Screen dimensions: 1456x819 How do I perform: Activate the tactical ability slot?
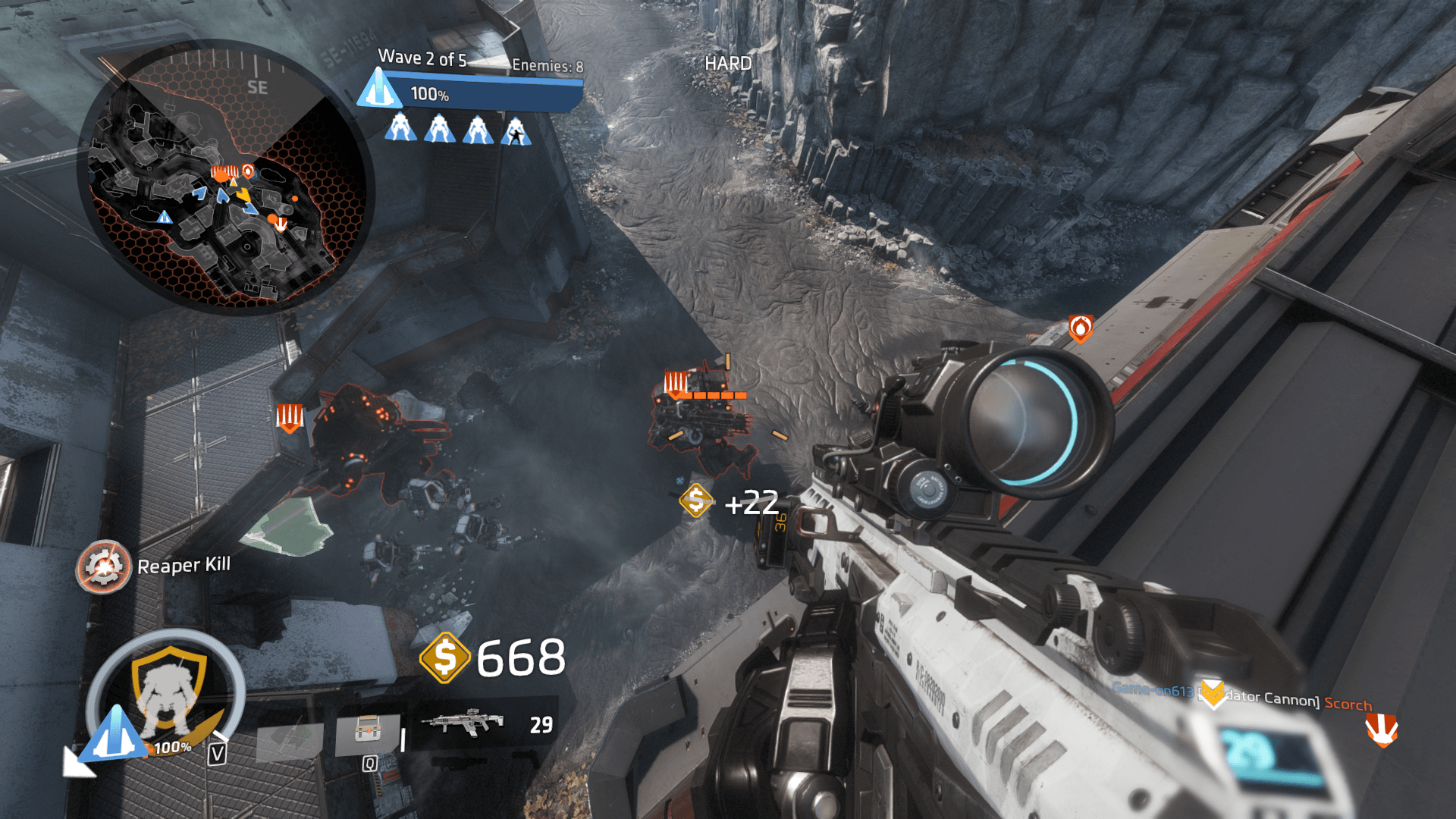click(x=368, y=734)
